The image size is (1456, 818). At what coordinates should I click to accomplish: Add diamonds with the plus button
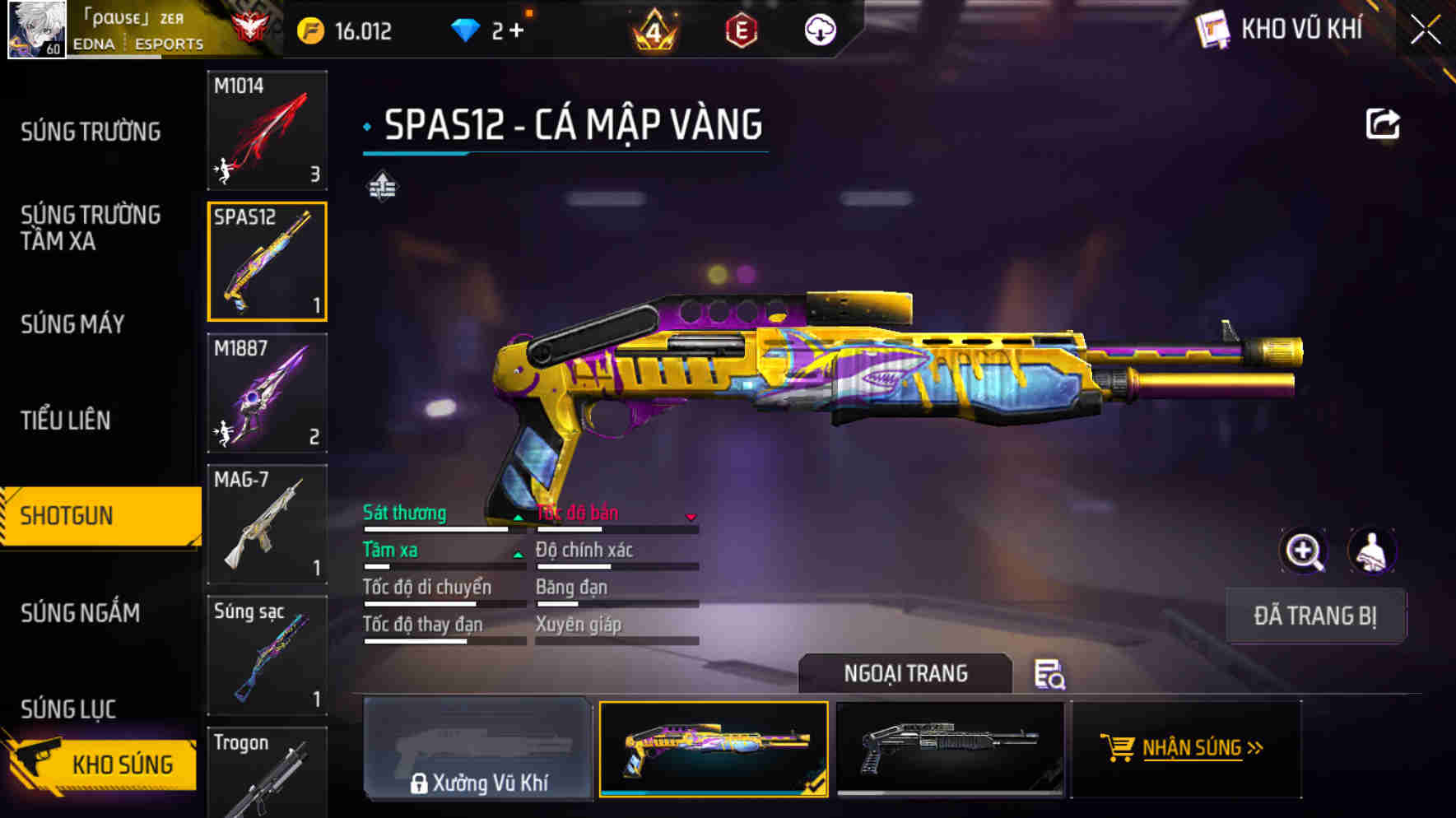[x=516, y=30]
